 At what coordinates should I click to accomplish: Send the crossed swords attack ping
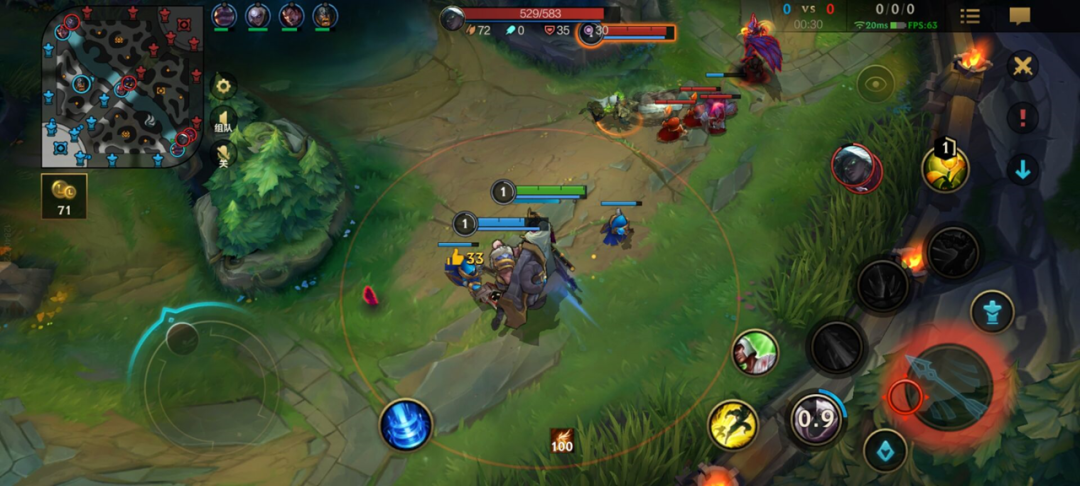pos(1022,67)
